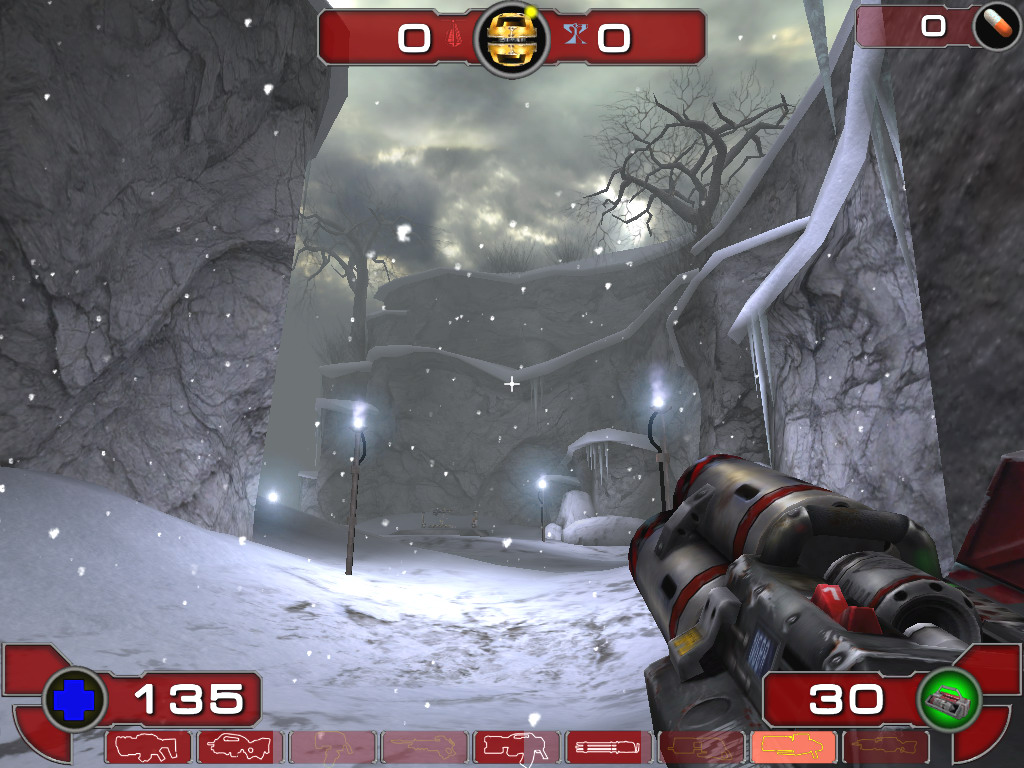This screenshot has width=1024, height=768.
Task: Select the Shield Gun weapon slot
Action: pyautogui.click(x=148, y=746)
